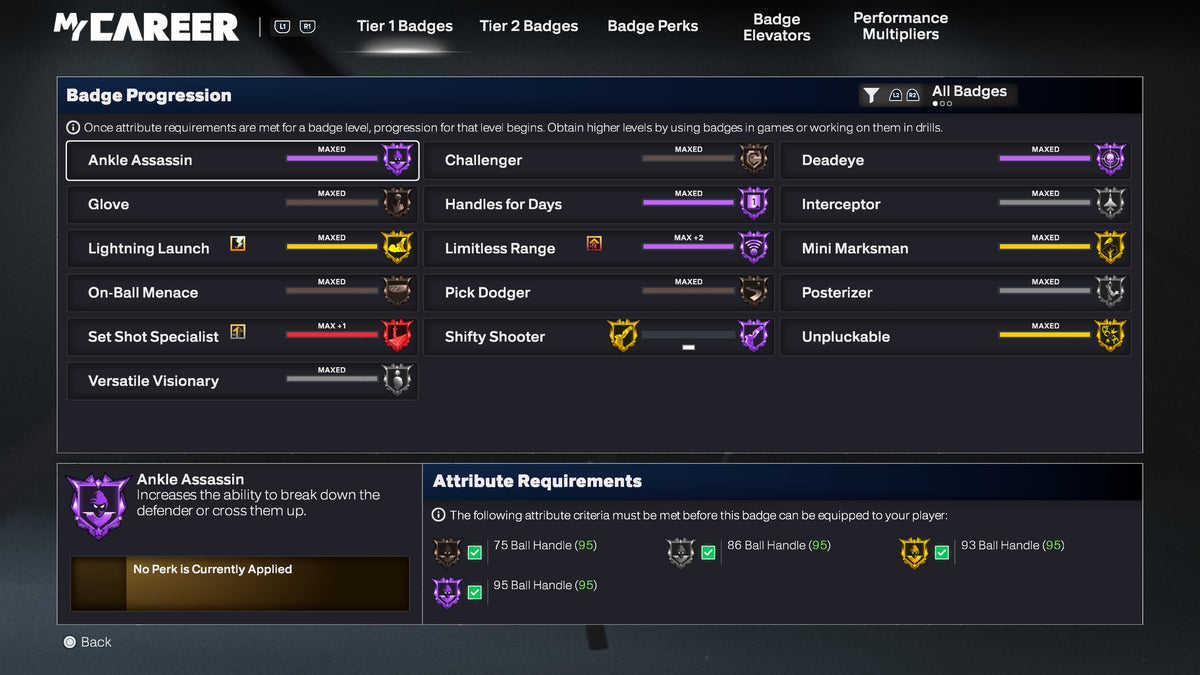Viewport: 1200px width, 675px height.
Task: Show the Badge Perks tab
Action: pyautogui.click(x=652, y=26)
